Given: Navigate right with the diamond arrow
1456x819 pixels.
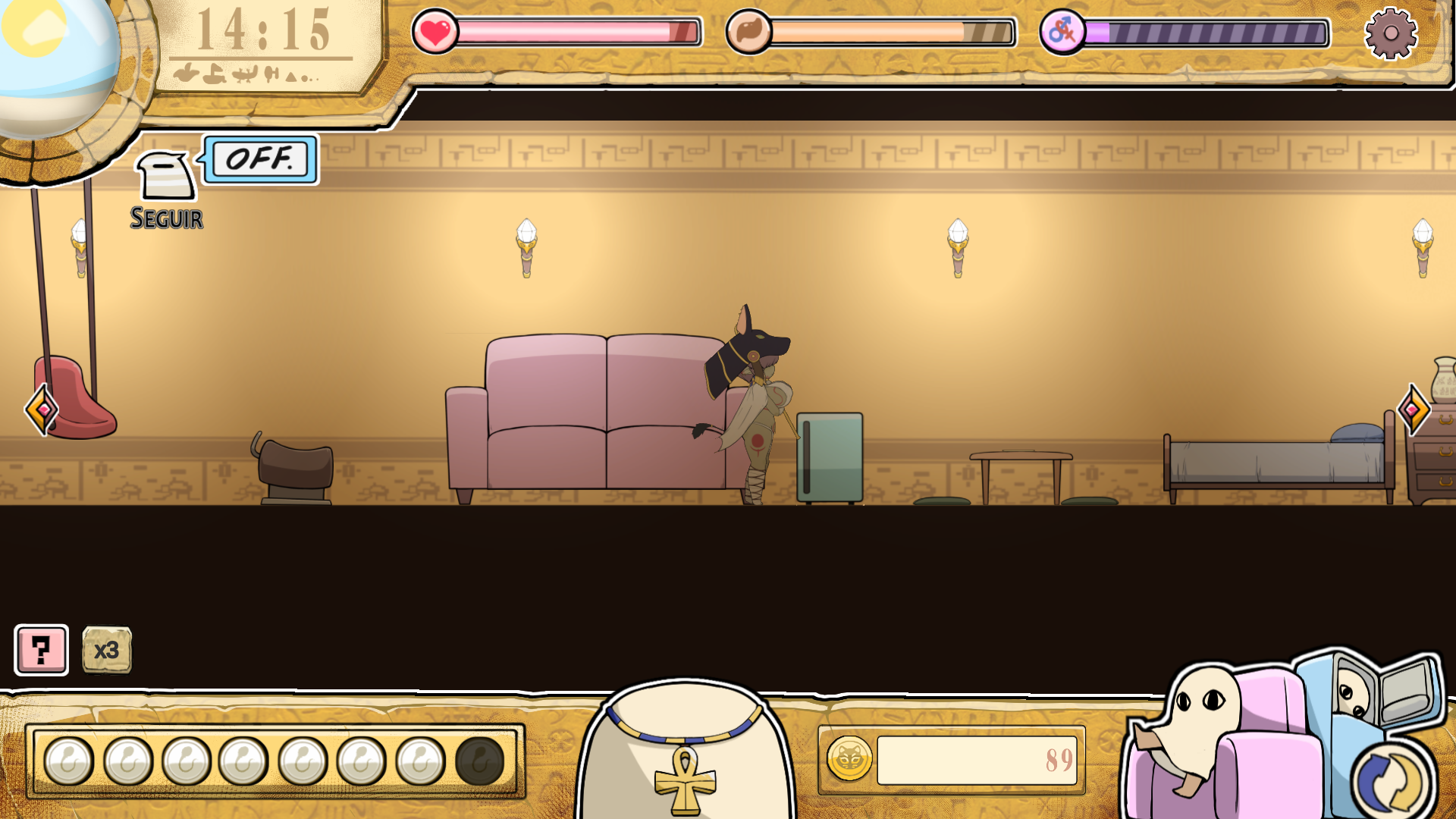Looking at the screenshot, I should 1413,409.
